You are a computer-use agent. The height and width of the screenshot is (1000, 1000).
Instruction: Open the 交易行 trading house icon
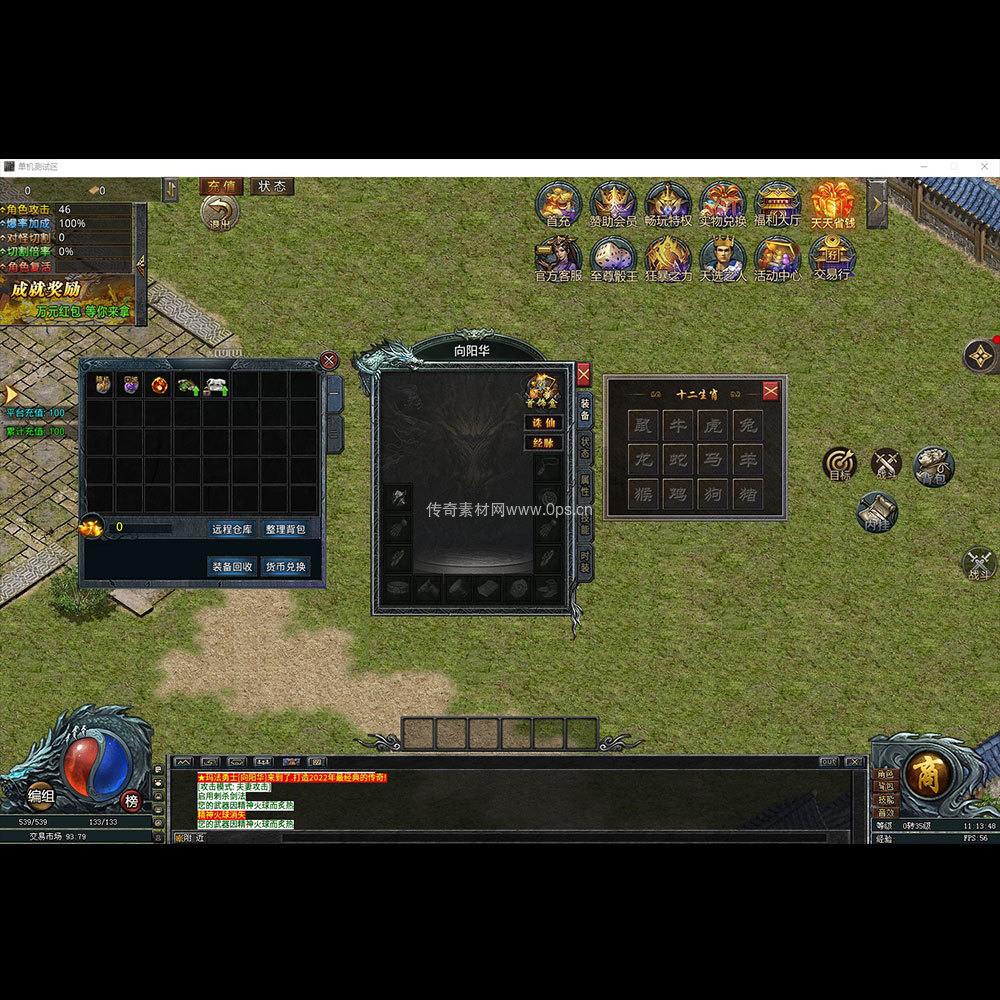[x=832, y=258]
